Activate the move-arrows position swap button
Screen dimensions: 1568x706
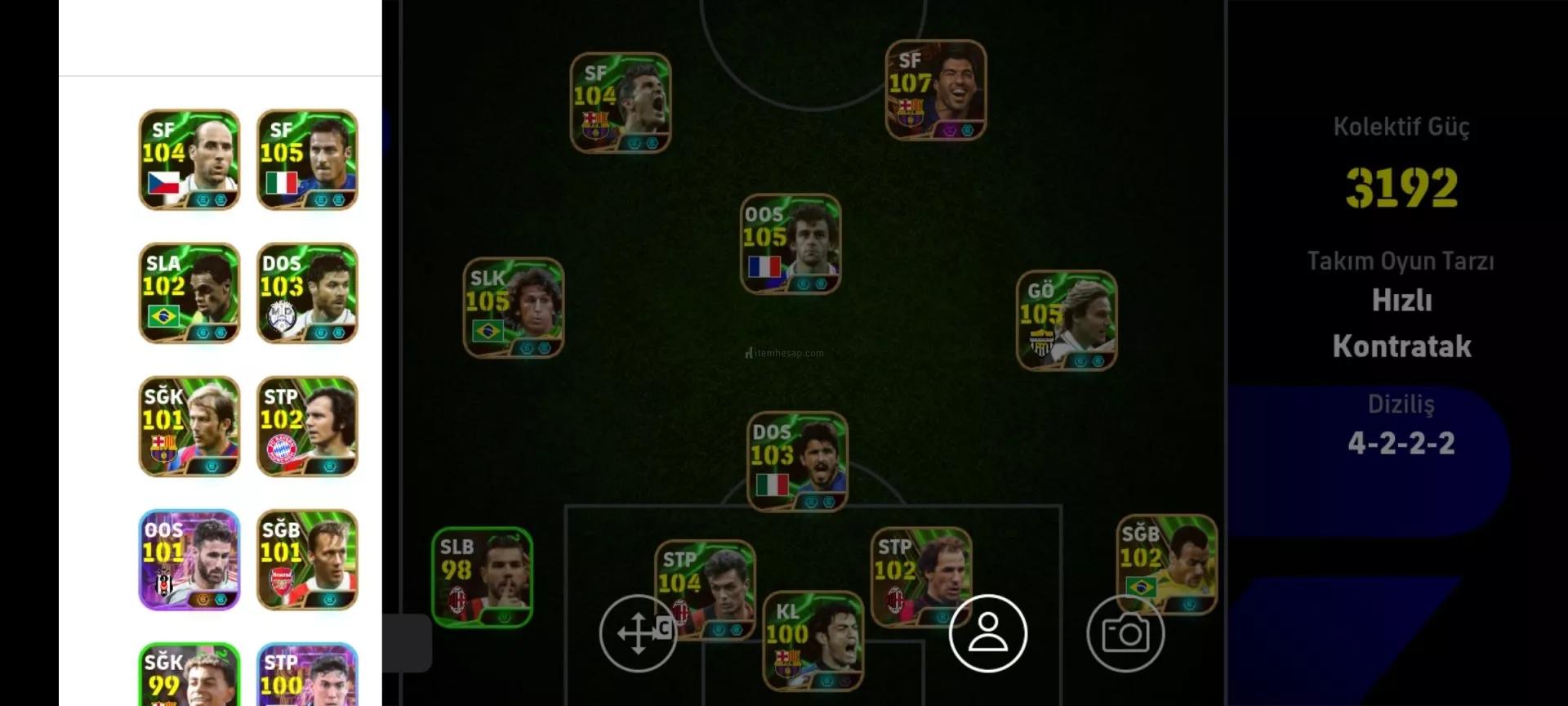tap(638, 633)
